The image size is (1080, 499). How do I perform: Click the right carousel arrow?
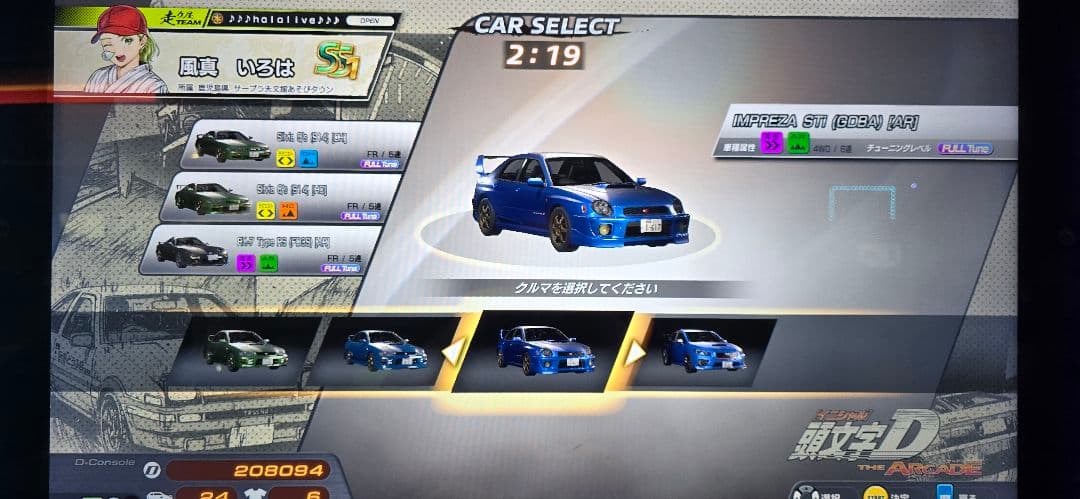(636, 351)
